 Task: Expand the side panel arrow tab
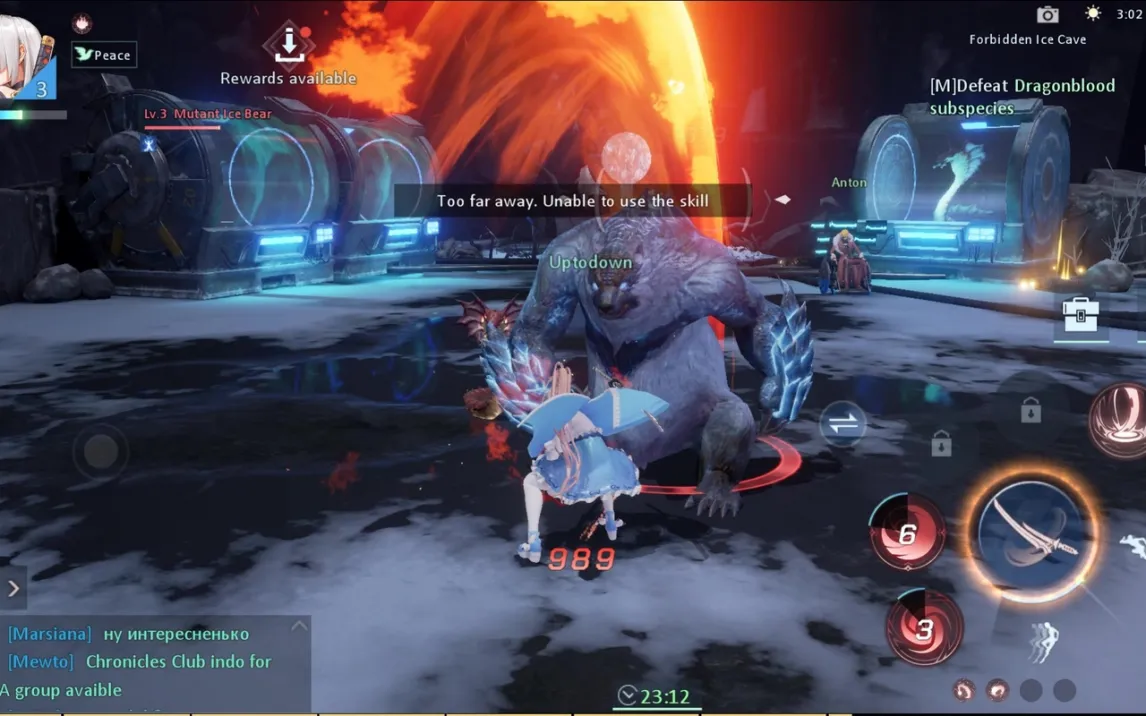14,589
